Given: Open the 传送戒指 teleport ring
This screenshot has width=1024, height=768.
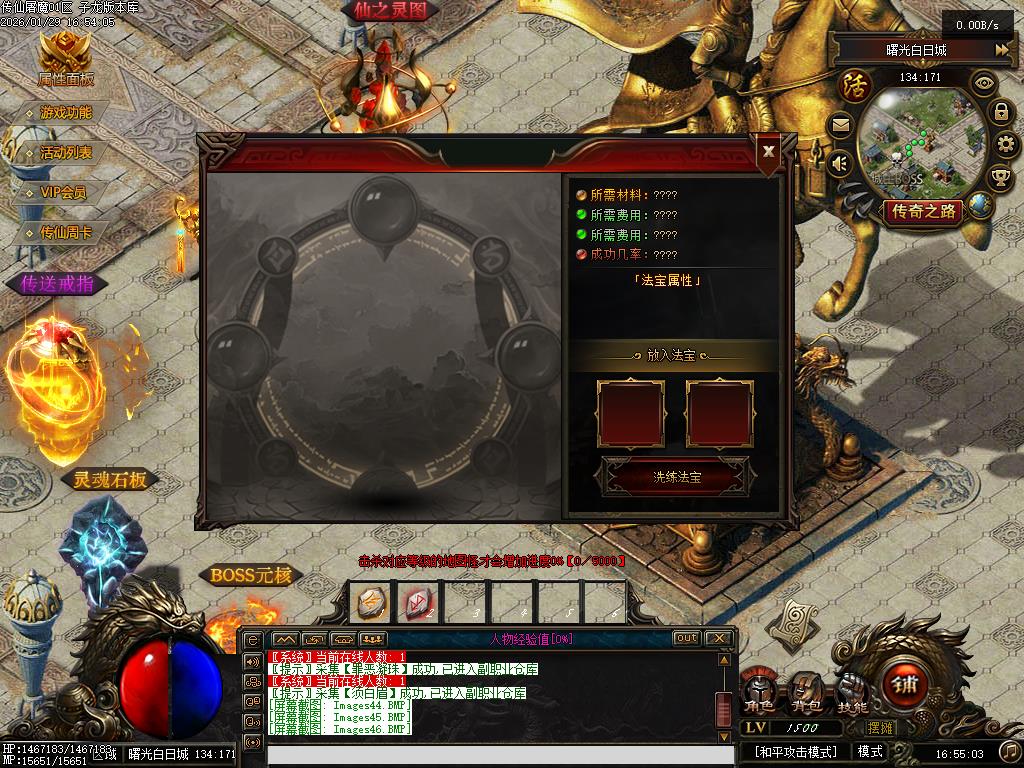Looking at the screenshot, I should point(57,284).
